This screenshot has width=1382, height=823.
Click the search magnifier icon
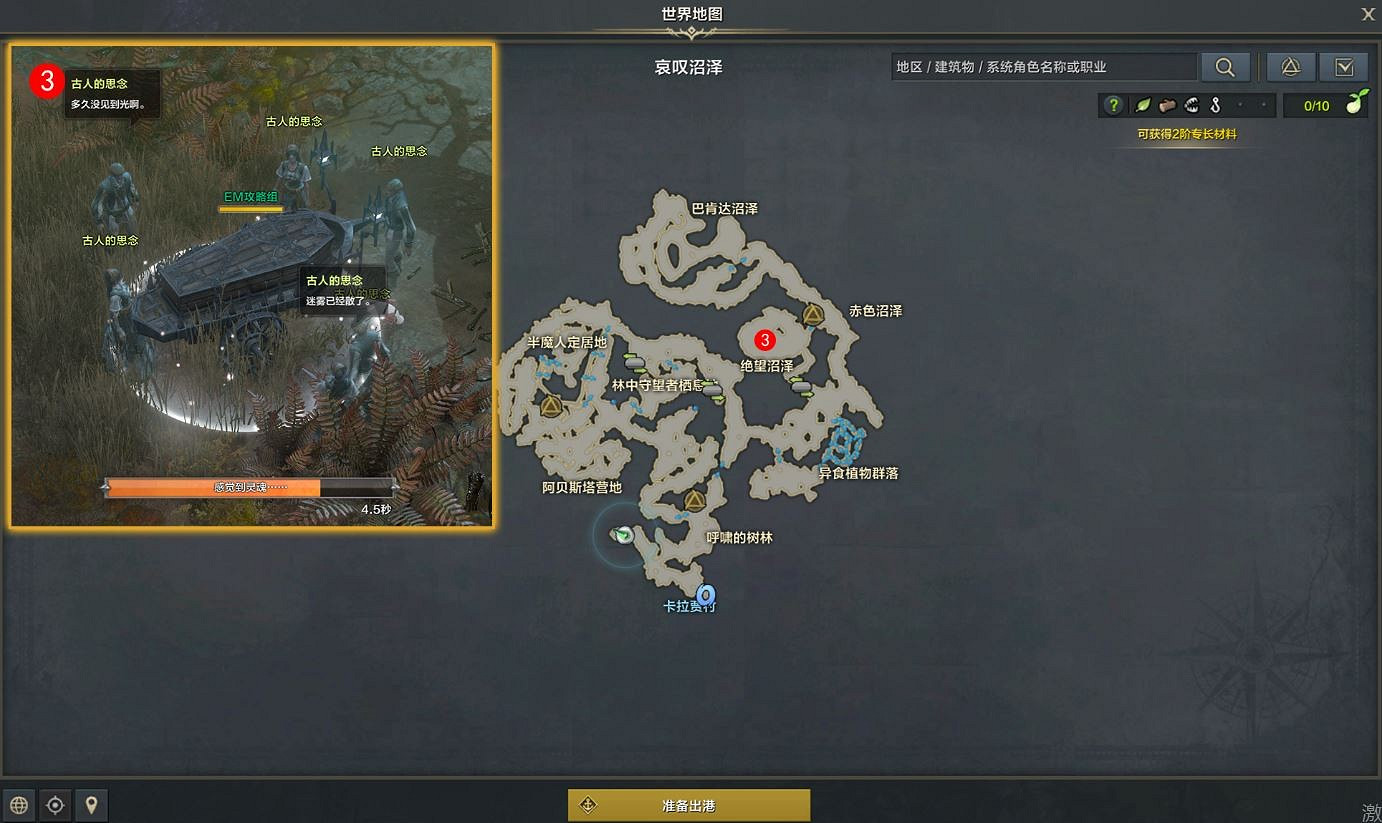pyautogui.click(x=1226, y=67)
